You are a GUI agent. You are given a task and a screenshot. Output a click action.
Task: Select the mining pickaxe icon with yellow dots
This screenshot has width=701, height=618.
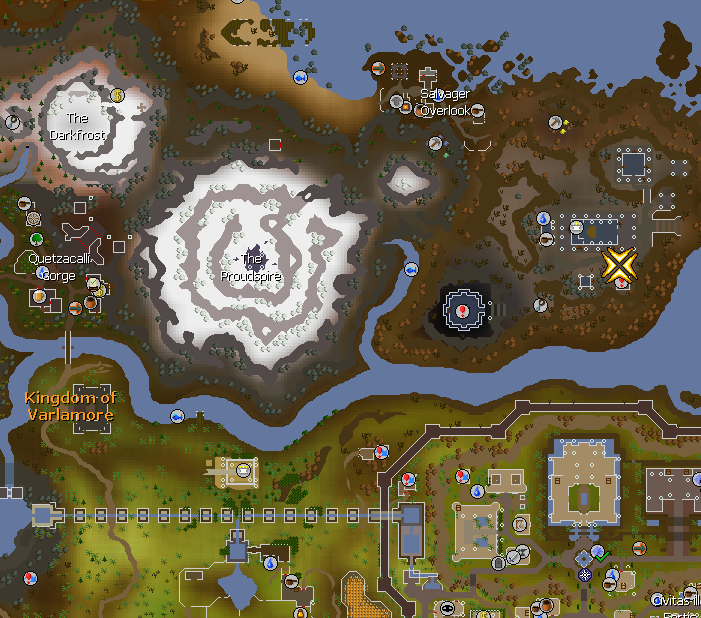557,123
